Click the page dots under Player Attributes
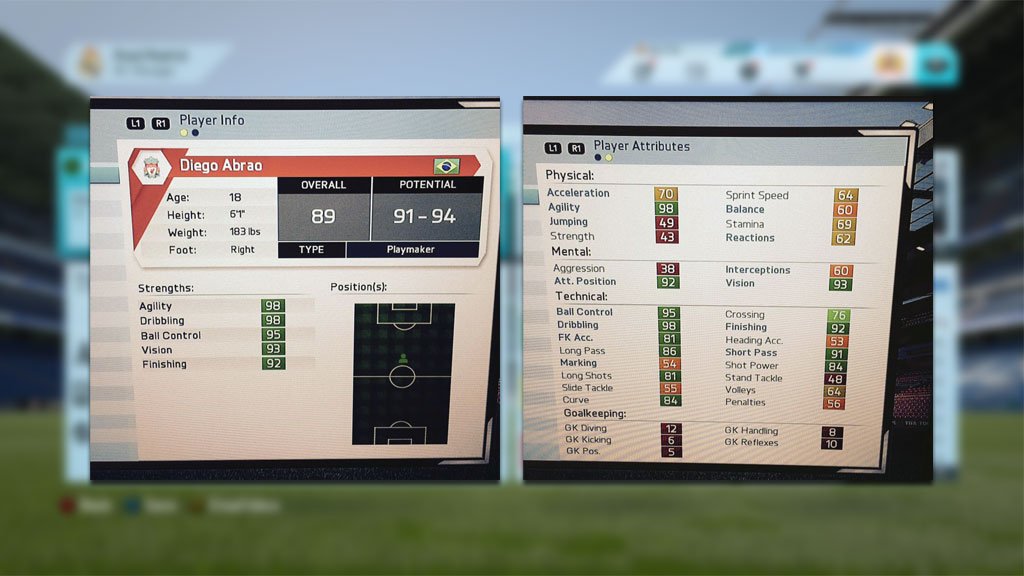 603,157
